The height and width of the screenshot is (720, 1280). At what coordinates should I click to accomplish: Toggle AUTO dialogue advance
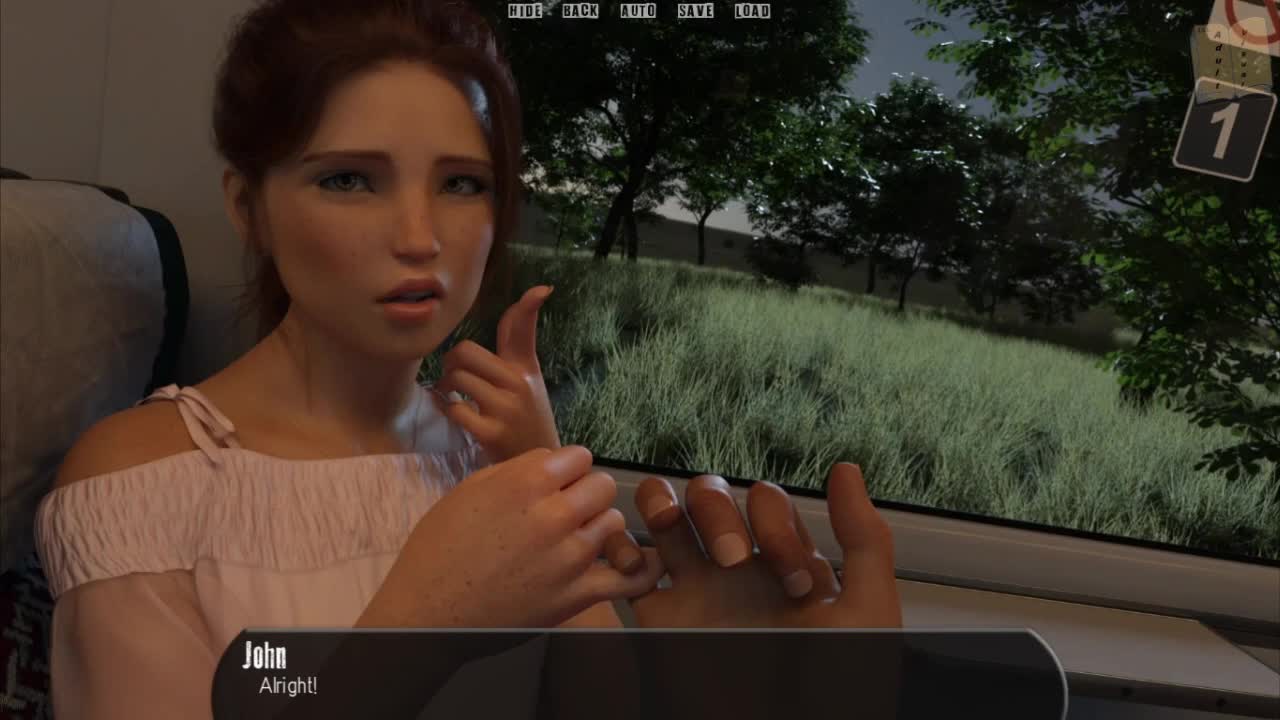coord(638,11)
